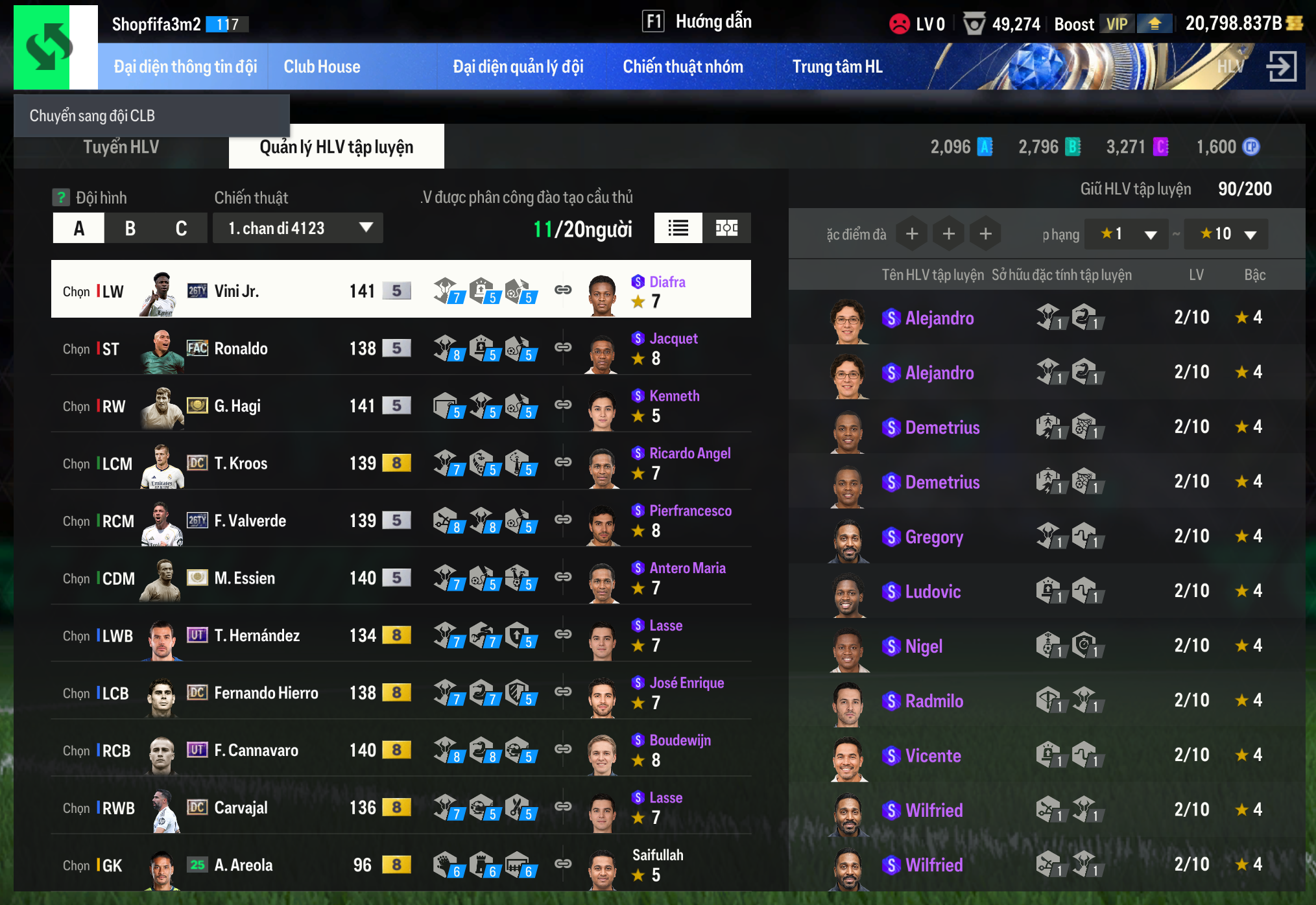
Task: Switch to the Tuyển HLV tab
Action: pos(121,147)
